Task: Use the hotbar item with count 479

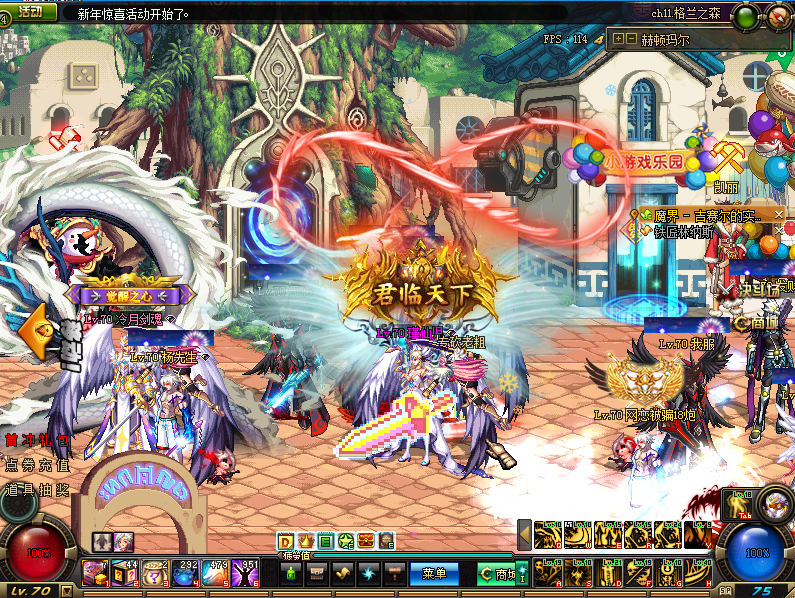Action: point(214,573)
